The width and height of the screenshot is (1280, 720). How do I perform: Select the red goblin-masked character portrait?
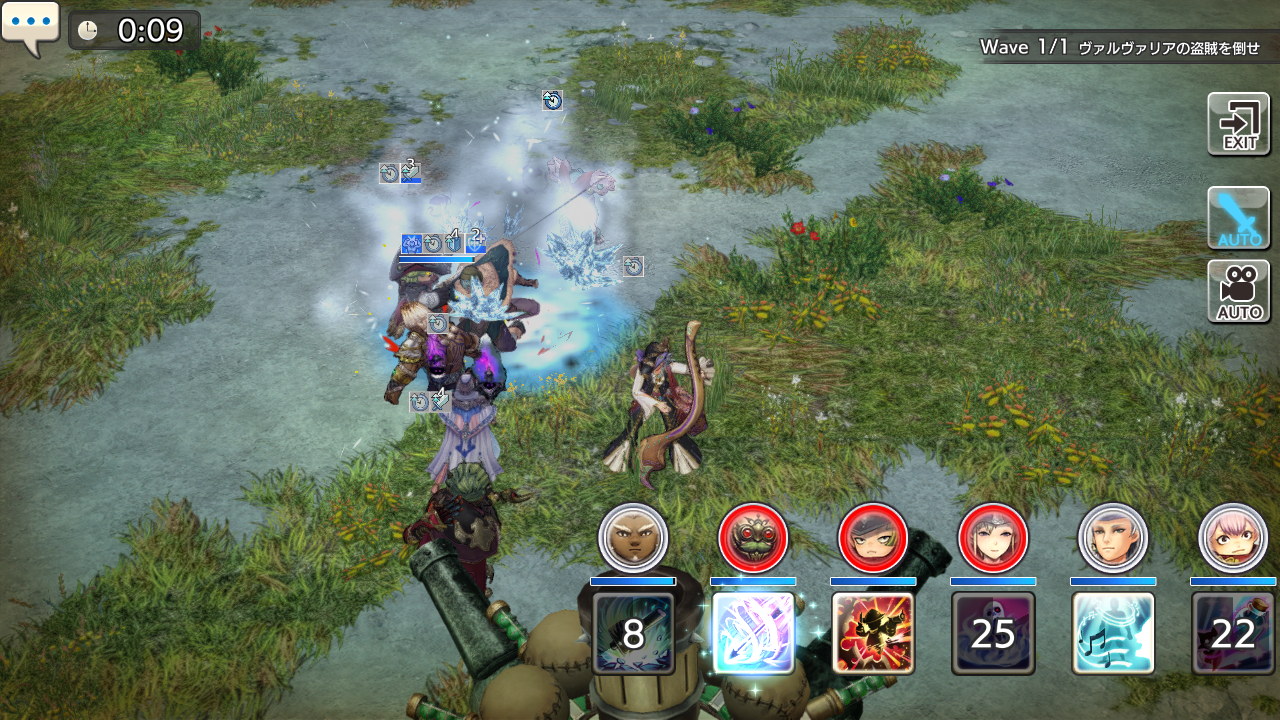pos(753,538)
